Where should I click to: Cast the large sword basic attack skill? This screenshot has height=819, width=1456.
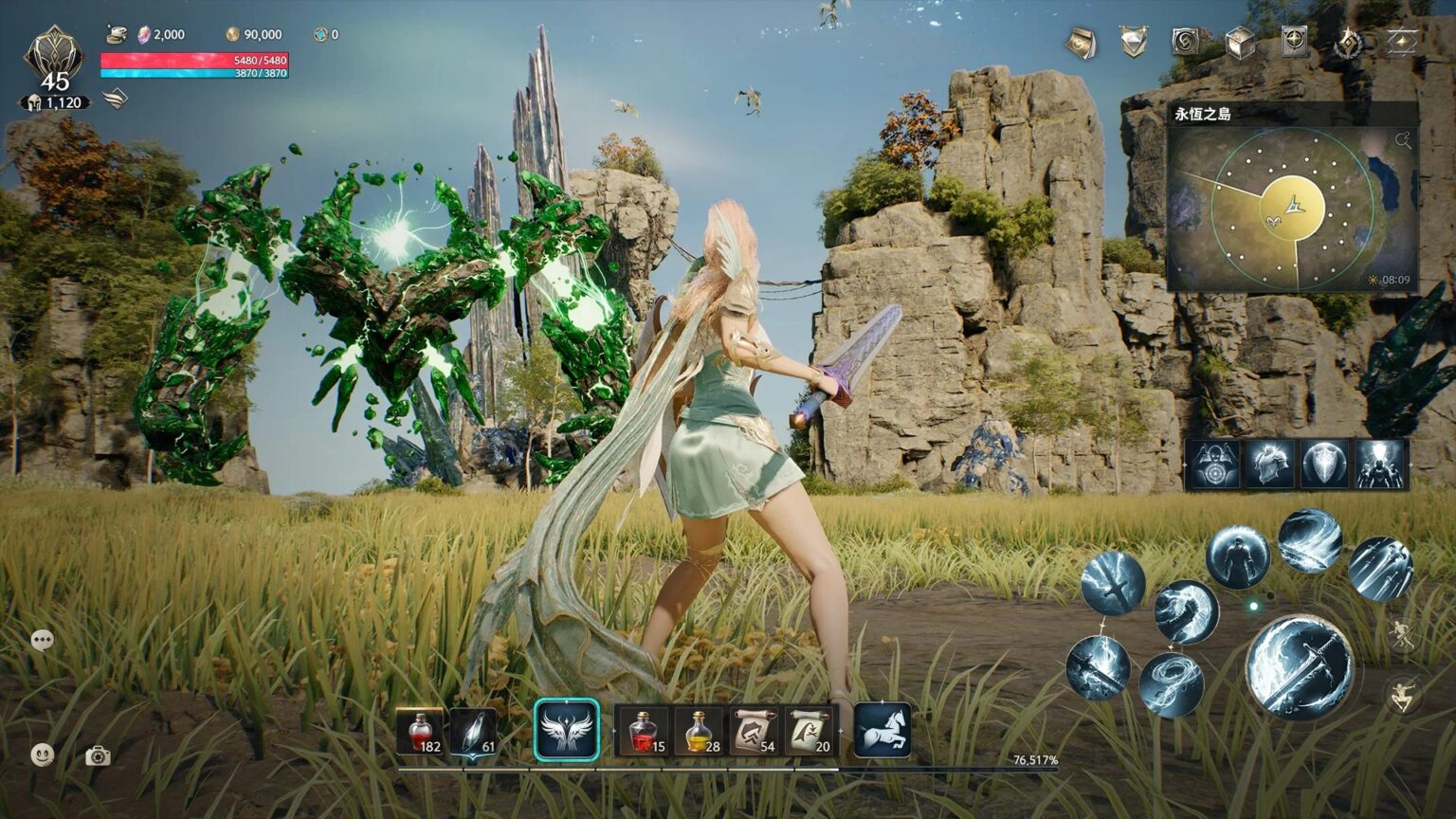pos(1299,666)
